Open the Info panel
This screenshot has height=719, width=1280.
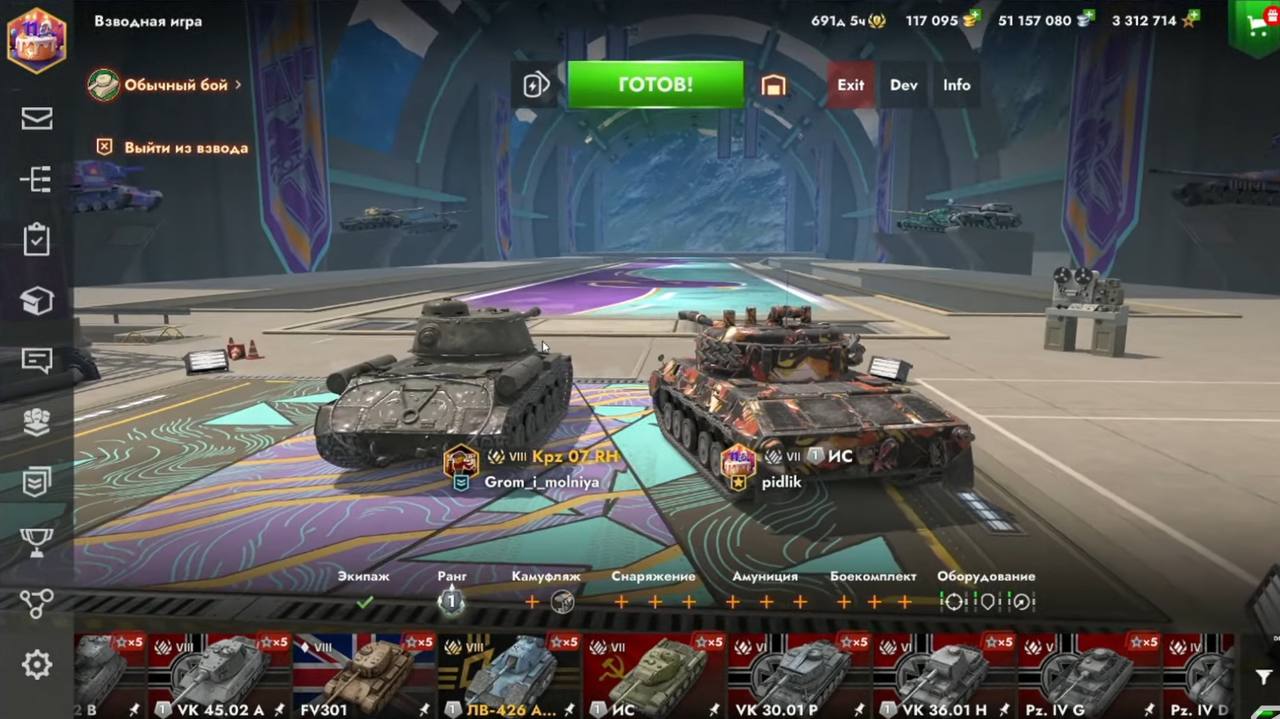[957, 85]
